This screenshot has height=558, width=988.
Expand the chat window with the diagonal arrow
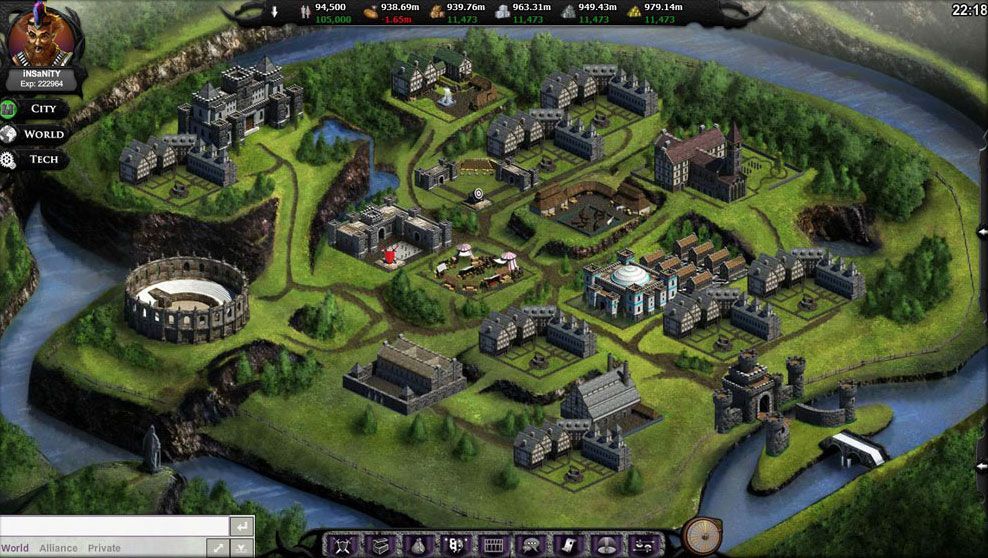[x=219, y=548]
